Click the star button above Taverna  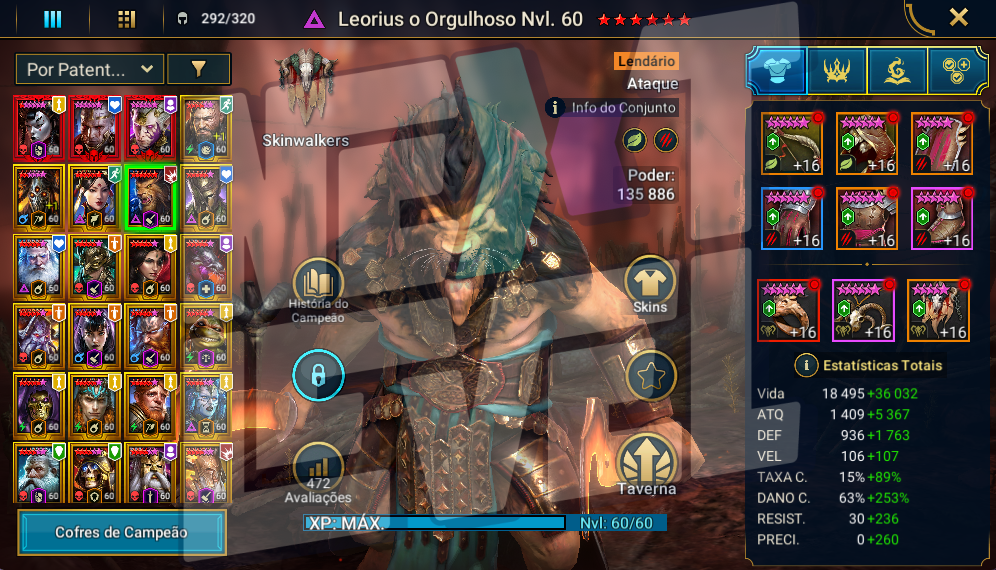pos(651,376)
